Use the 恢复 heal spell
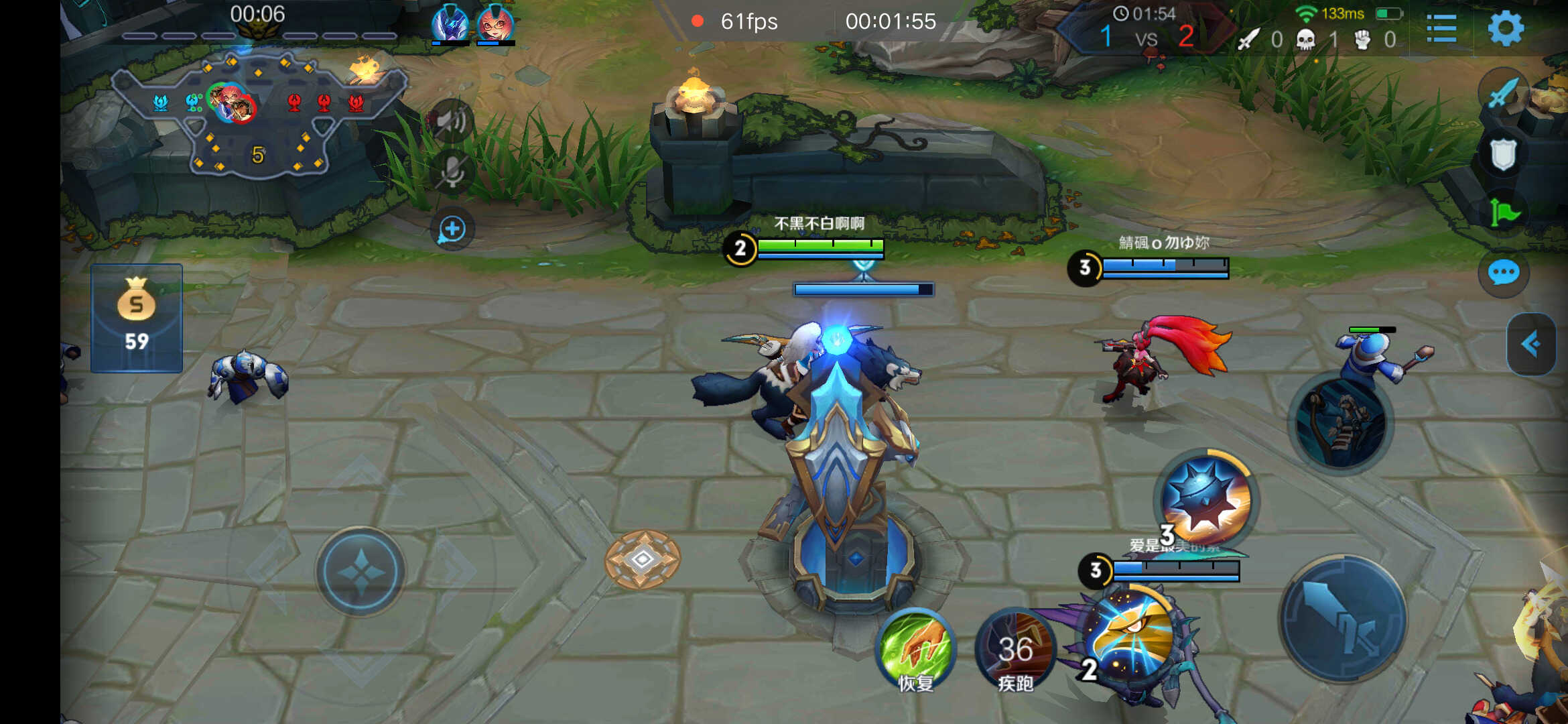Screen dimensions: 1568x724 coord(916,648)
